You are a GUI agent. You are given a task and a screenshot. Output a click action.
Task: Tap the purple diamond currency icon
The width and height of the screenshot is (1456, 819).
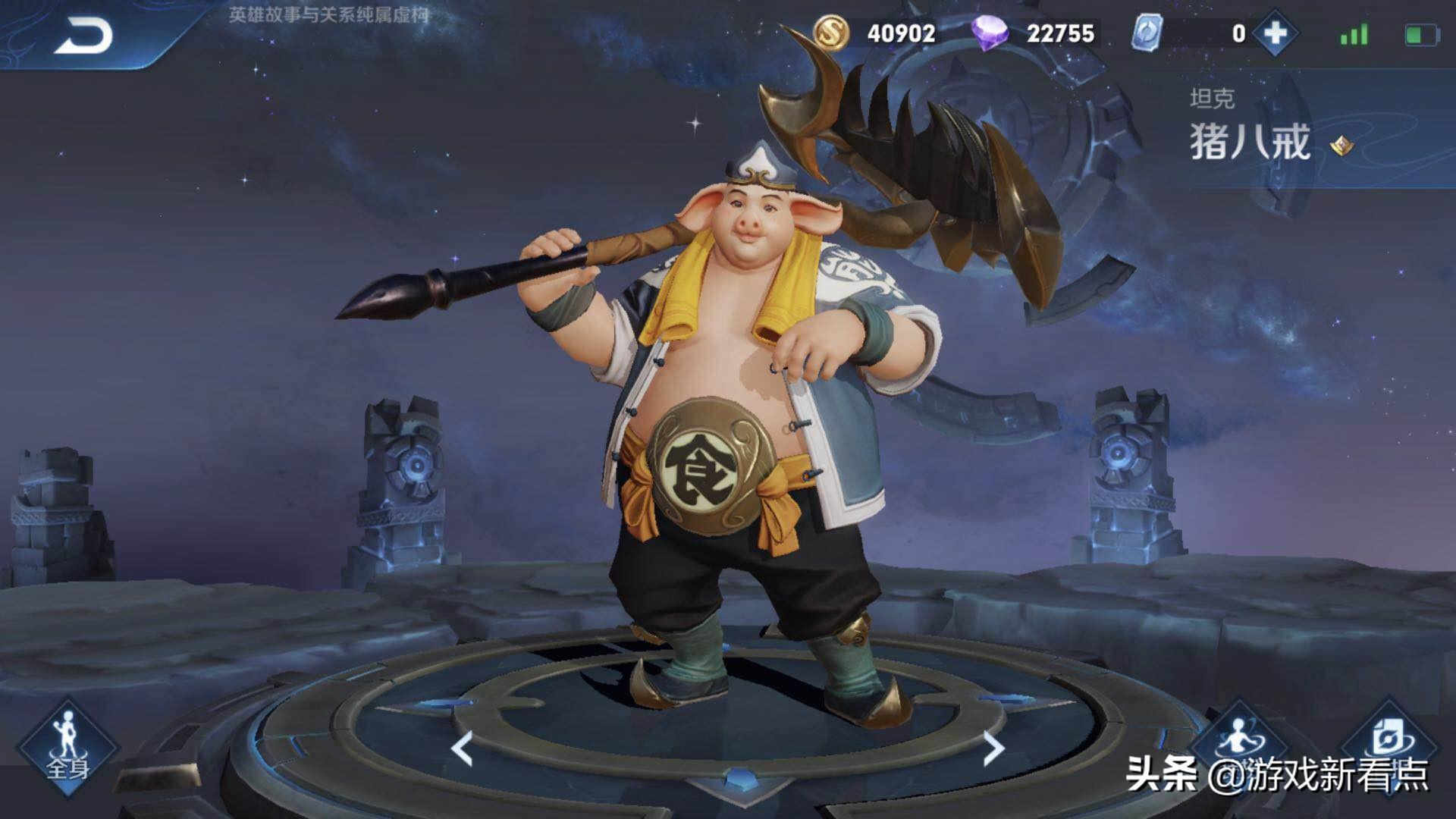(990, 33)
